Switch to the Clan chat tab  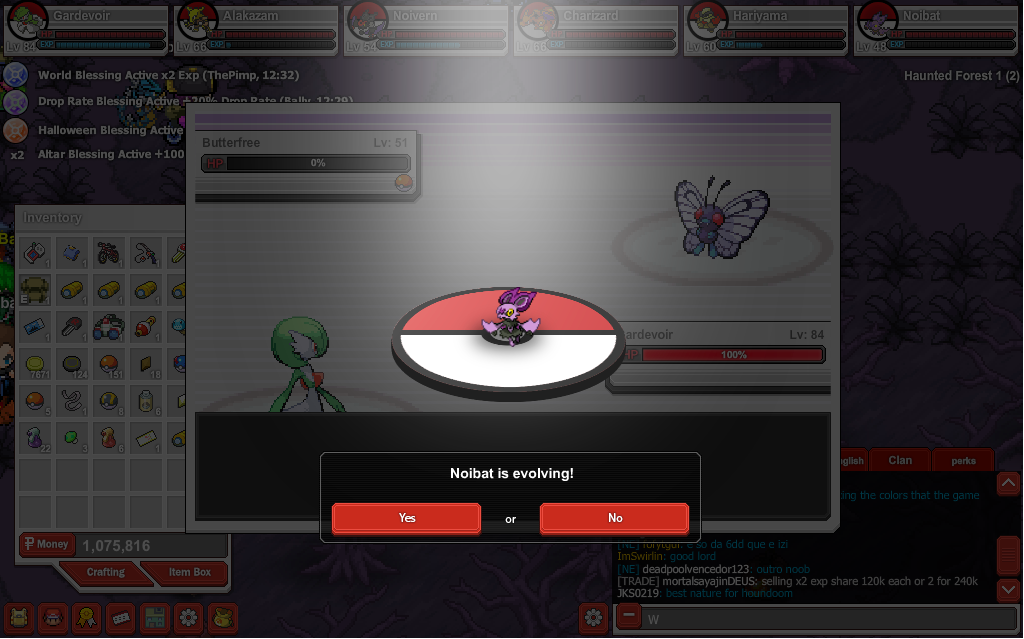point(899,460)
